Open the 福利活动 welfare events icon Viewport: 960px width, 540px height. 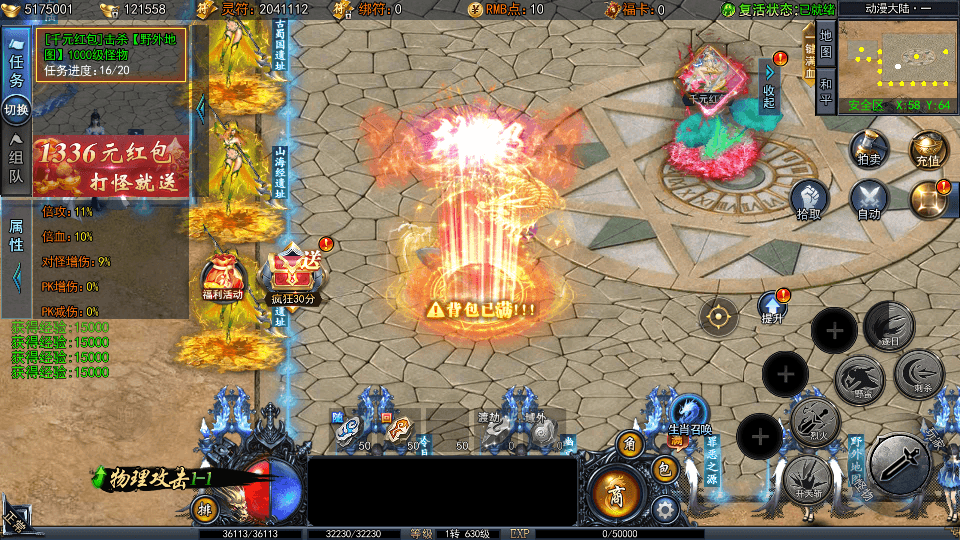pos(221,280)
